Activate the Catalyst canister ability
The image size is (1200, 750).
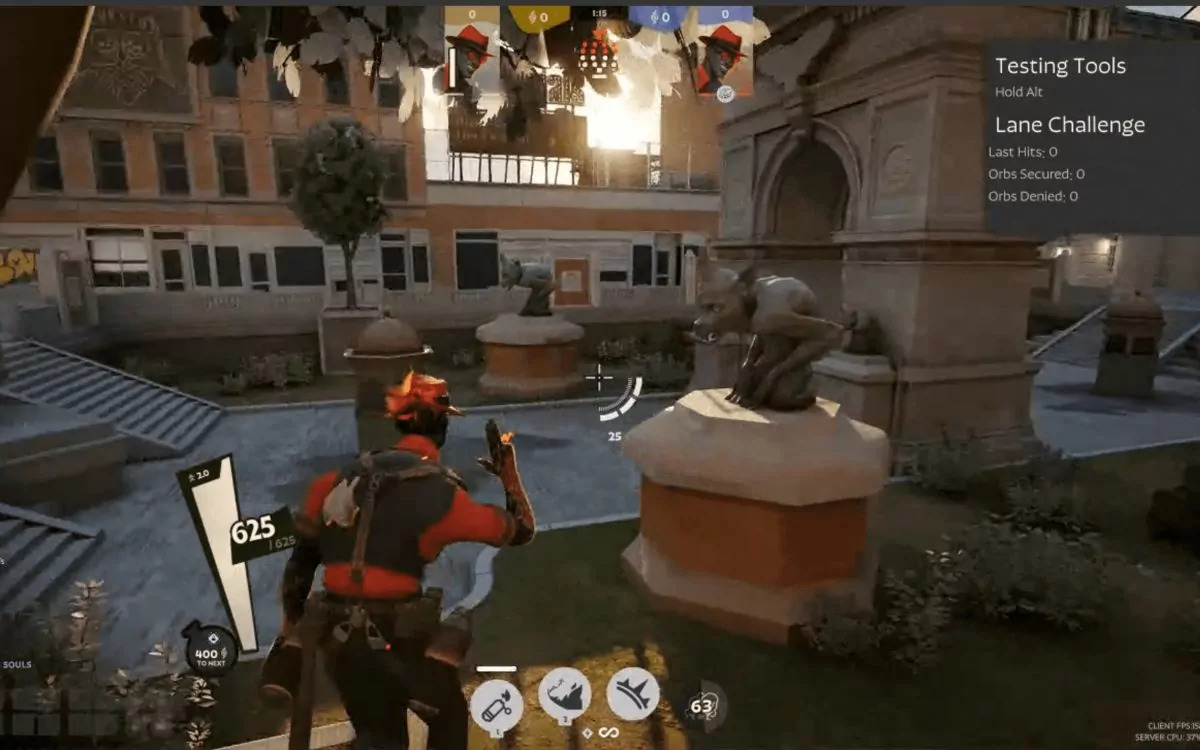click(497, 705)
